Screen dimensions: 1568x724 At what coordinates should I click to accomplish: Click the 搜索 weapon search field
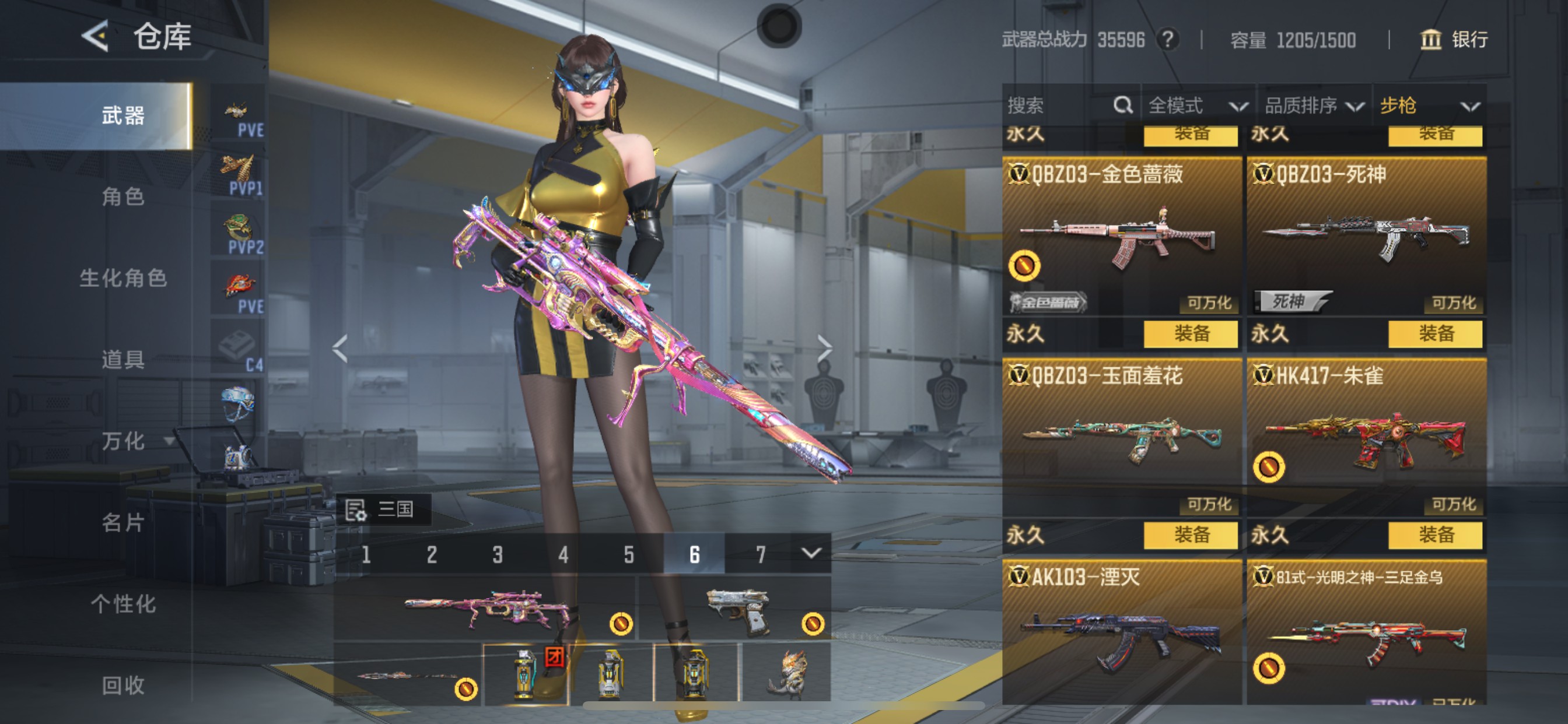pyautogui.click(x=1059, y=106)
